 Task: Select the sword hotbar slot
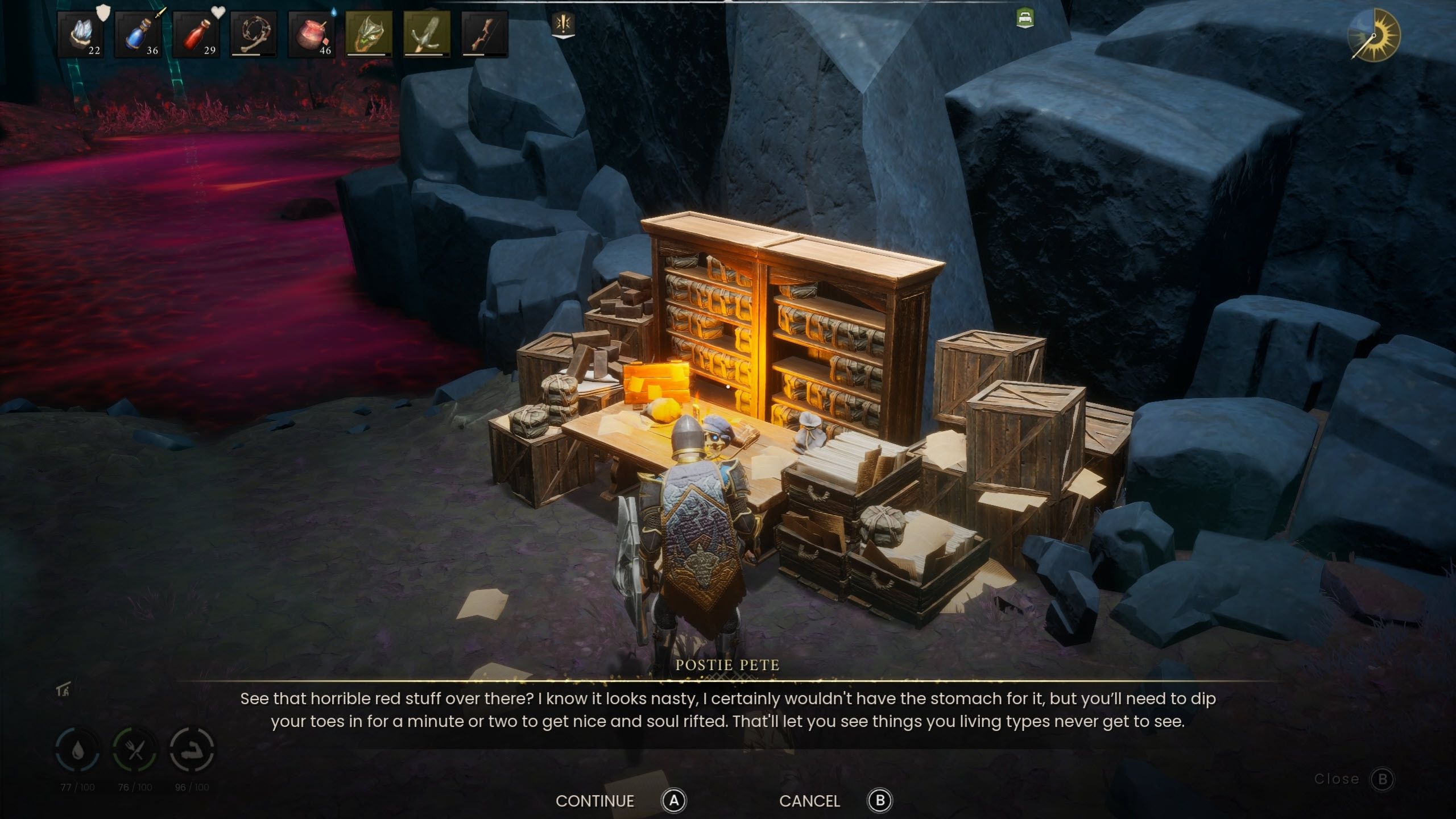tap(427, 35)
